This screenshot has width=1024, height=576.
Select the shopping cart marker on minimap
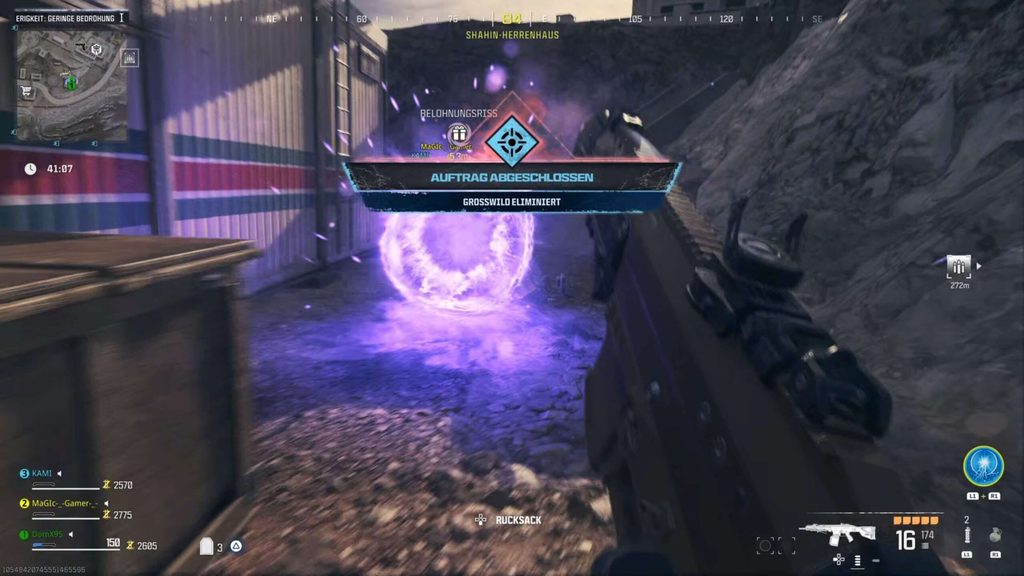pyautogui.click(x=24, y=91)
